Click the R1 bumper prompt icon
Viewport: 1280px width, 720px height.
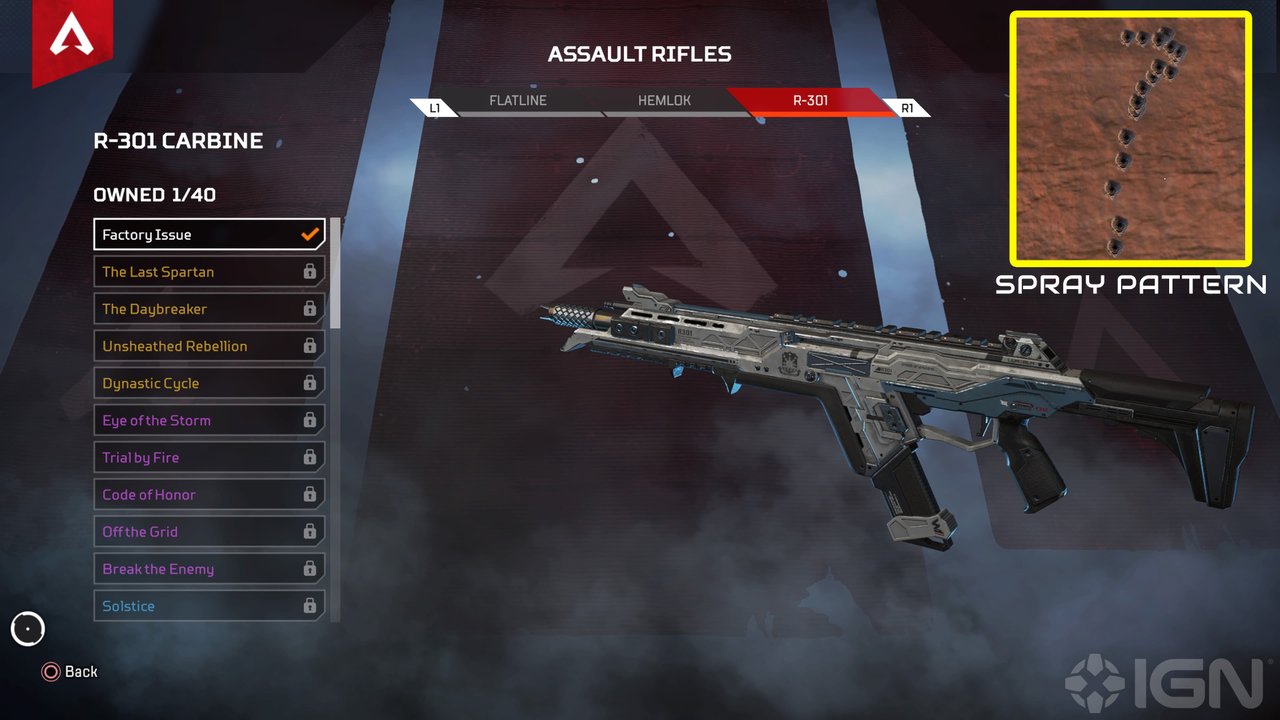pos(908,106)
